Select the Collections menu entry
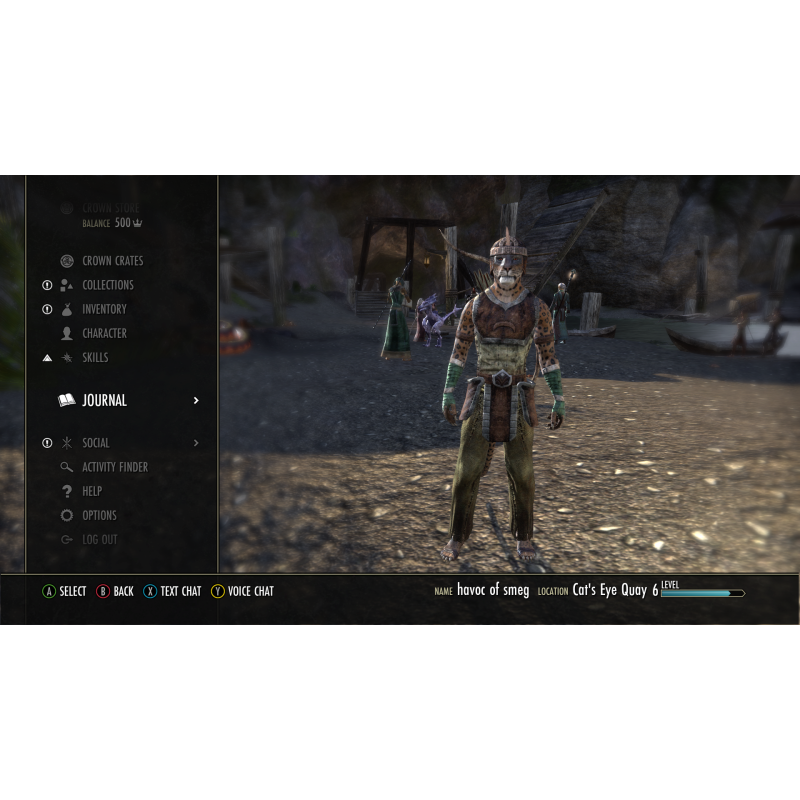 (107, 285)
